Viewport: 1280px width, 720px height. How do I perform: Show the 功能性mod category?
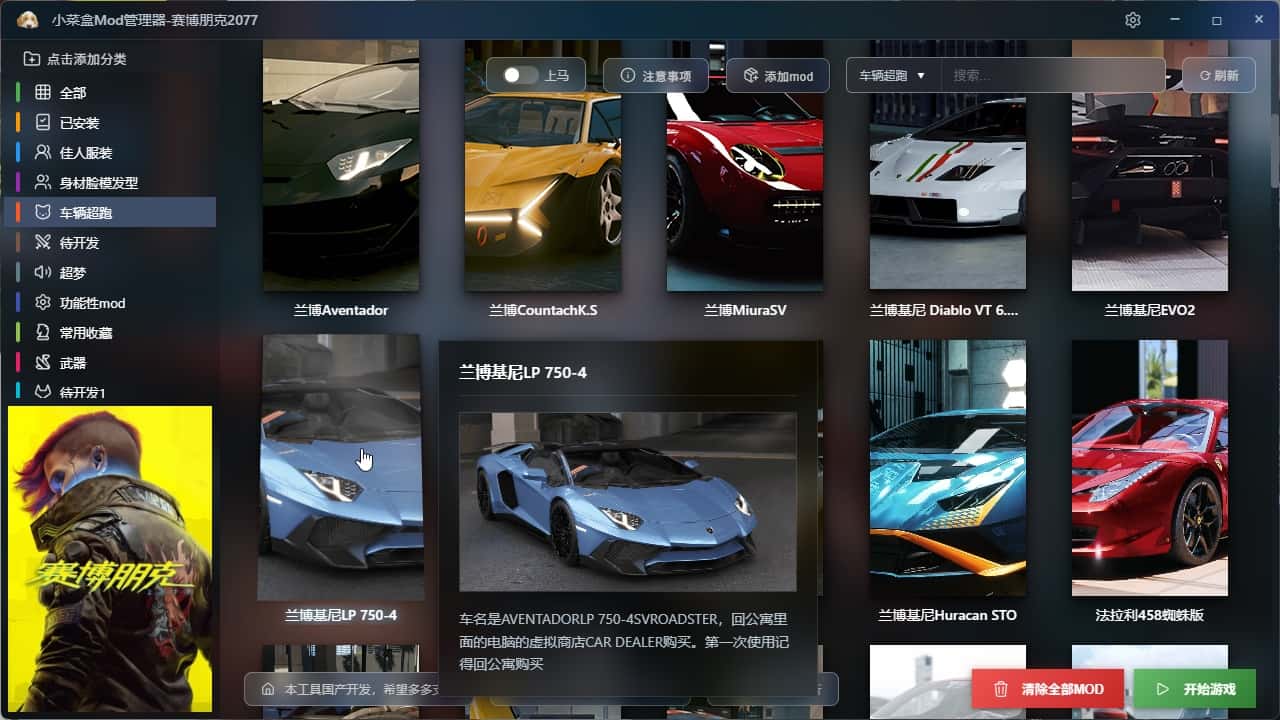point(92,303)
